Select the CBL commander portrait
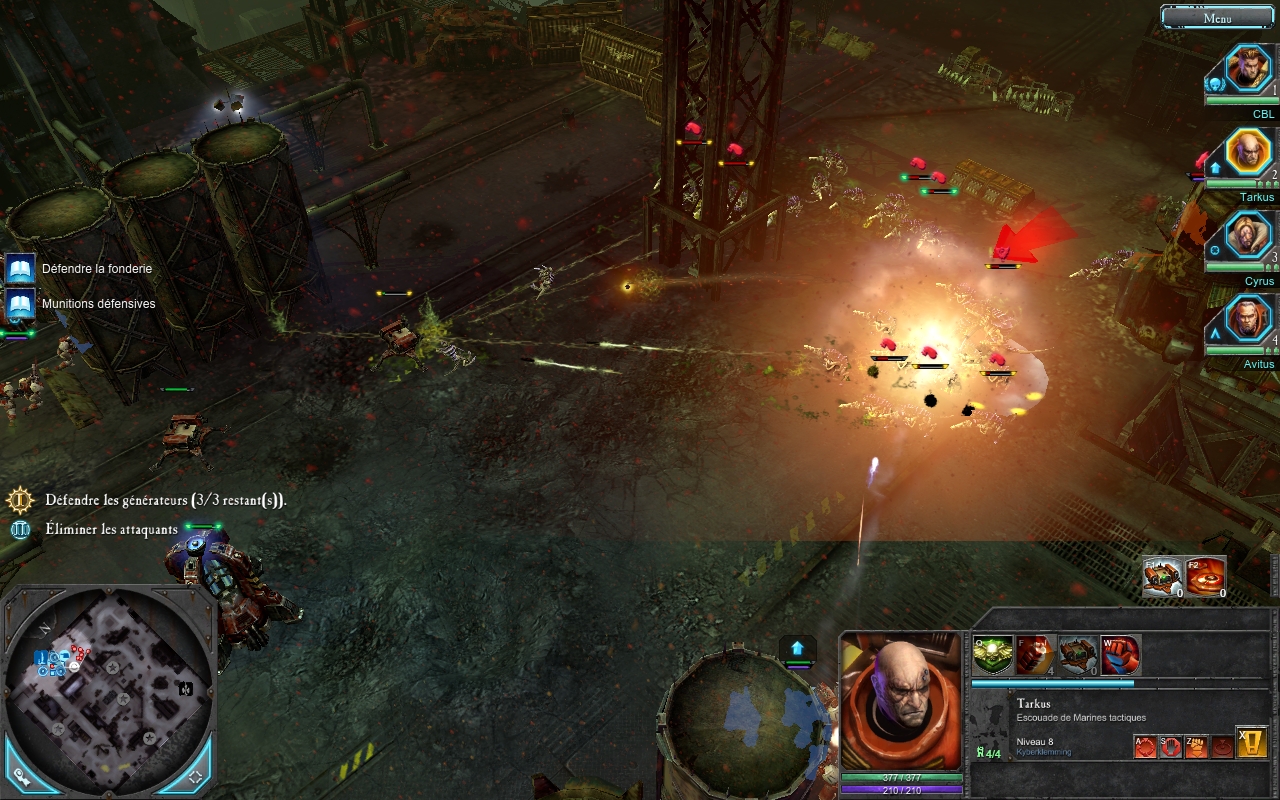 pyautogui.click(x=1247, y=69)
